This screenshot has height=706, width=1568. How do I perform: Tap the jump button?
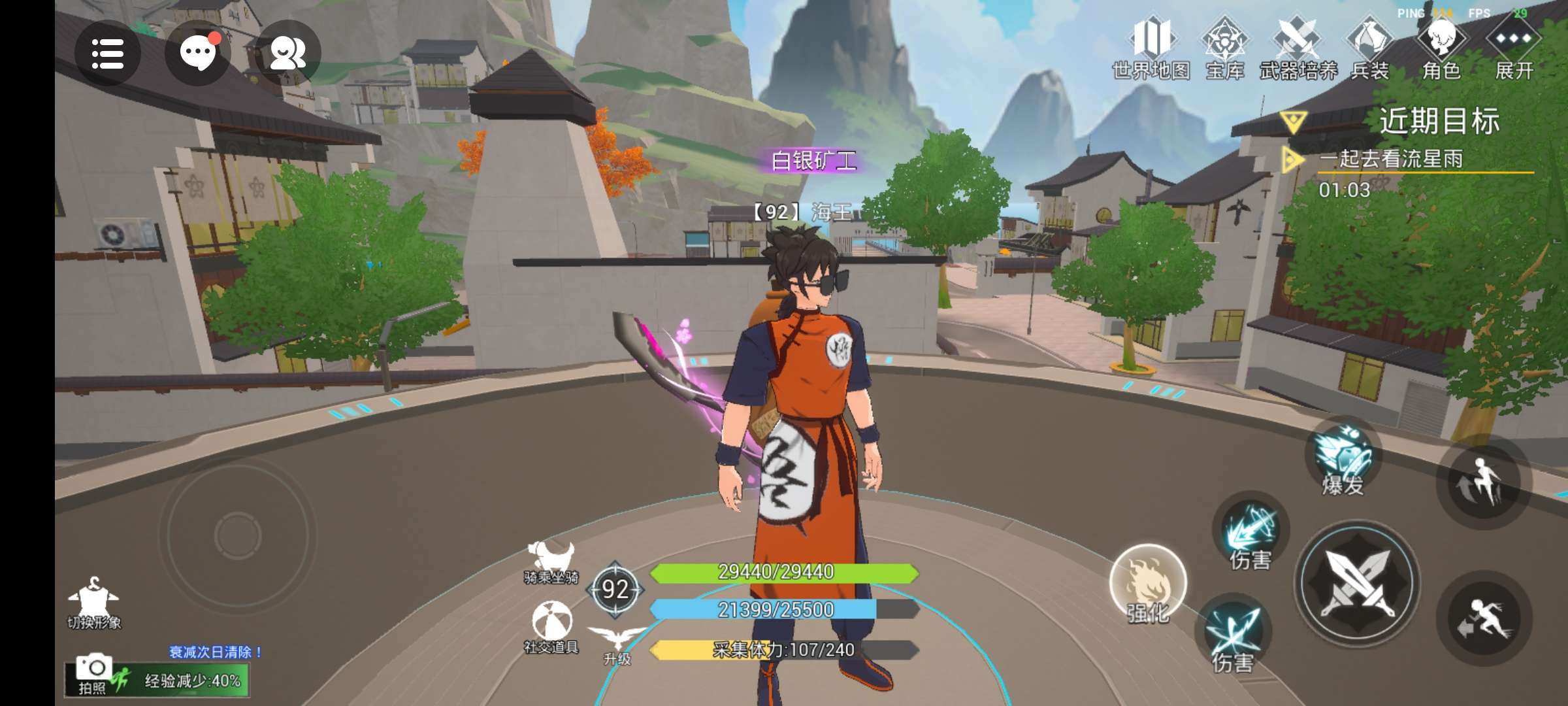point(1483,482)
